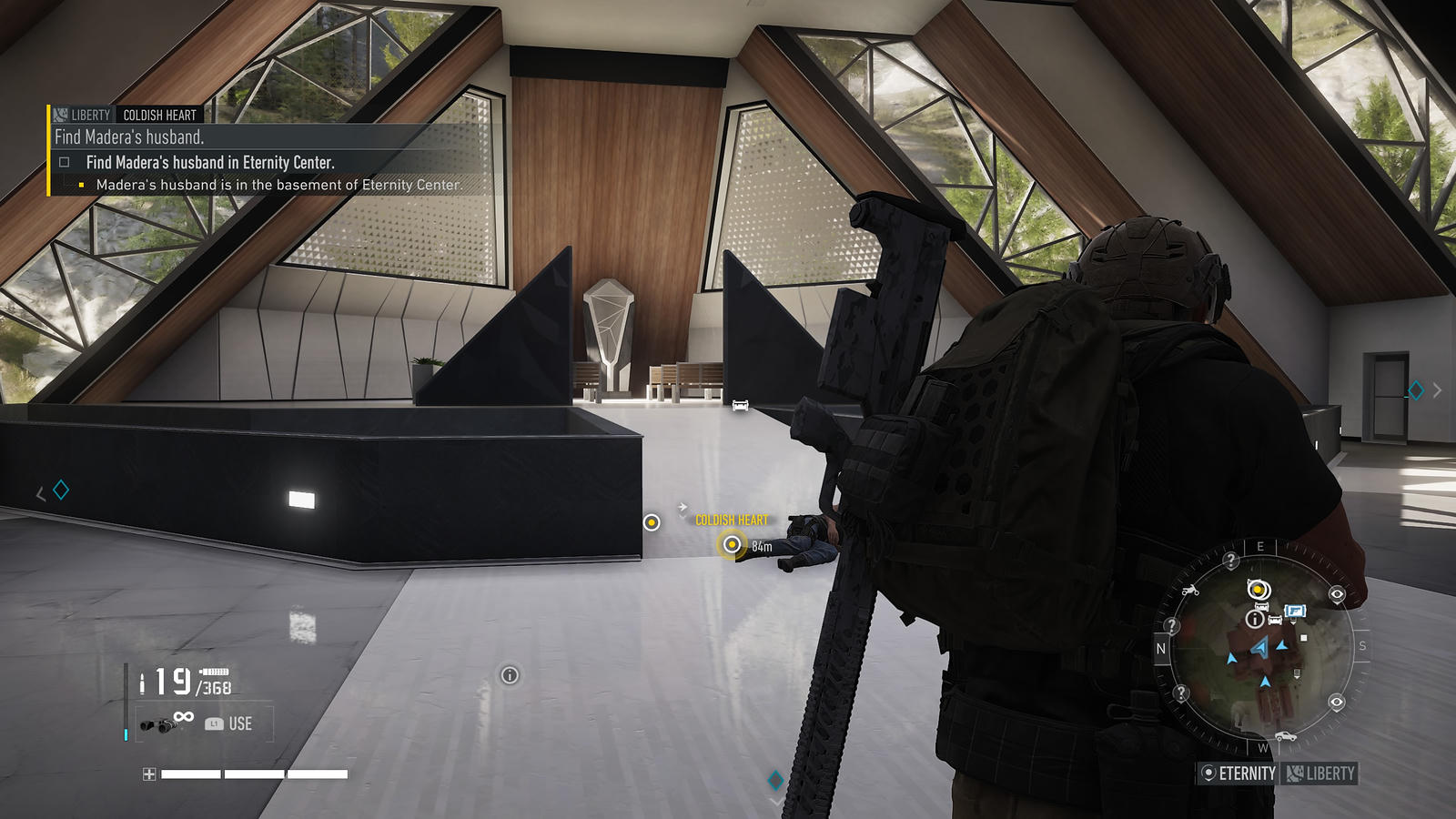Open the circular minimap
Viewport: 1456px width, 819px height.
tap(1260, 648)
